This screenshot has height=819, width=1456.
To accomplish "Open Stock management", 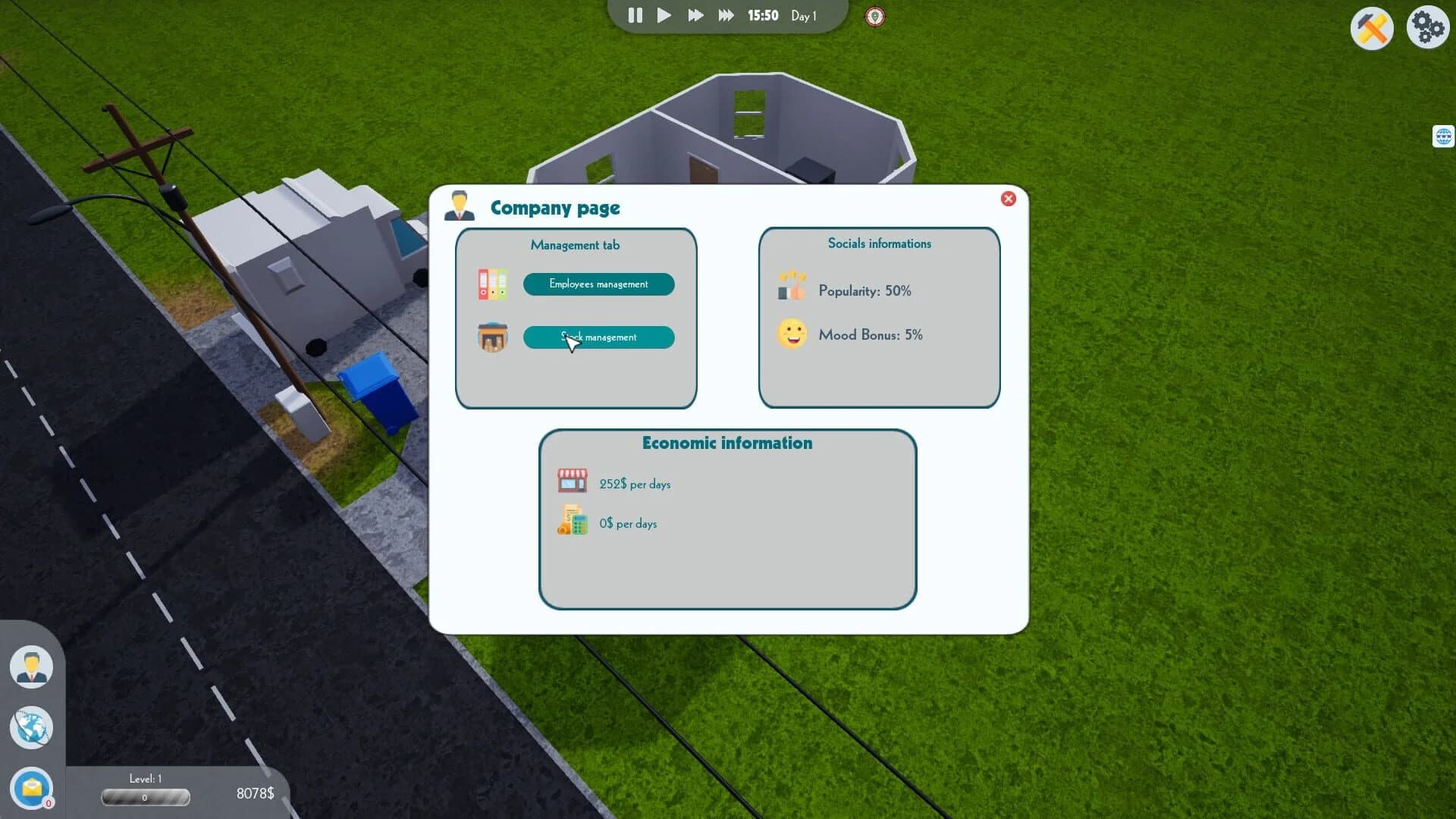I will tap(598, 337).
